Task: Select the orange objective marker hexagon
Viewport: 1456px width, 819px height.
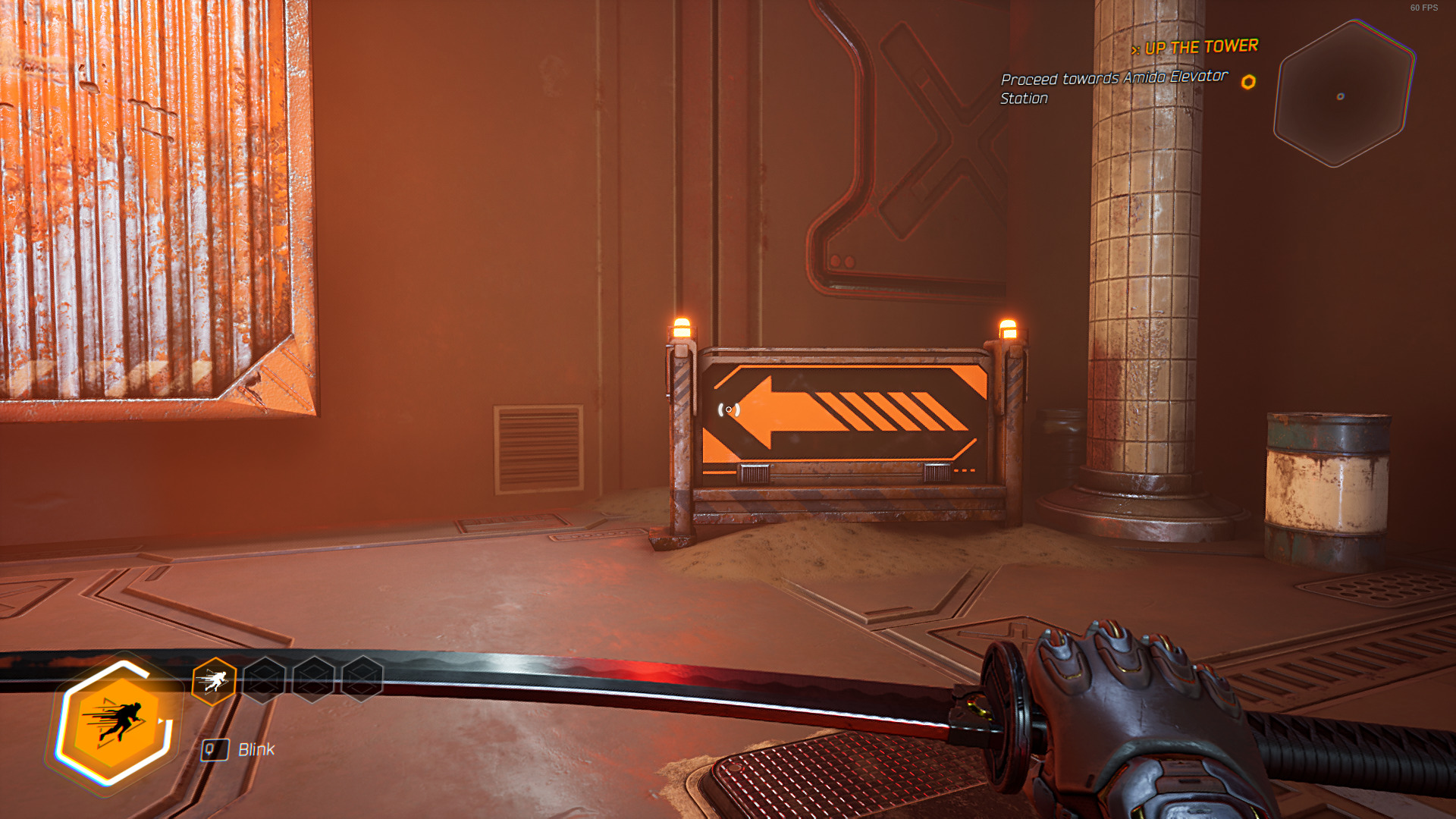Action: 1248,82
